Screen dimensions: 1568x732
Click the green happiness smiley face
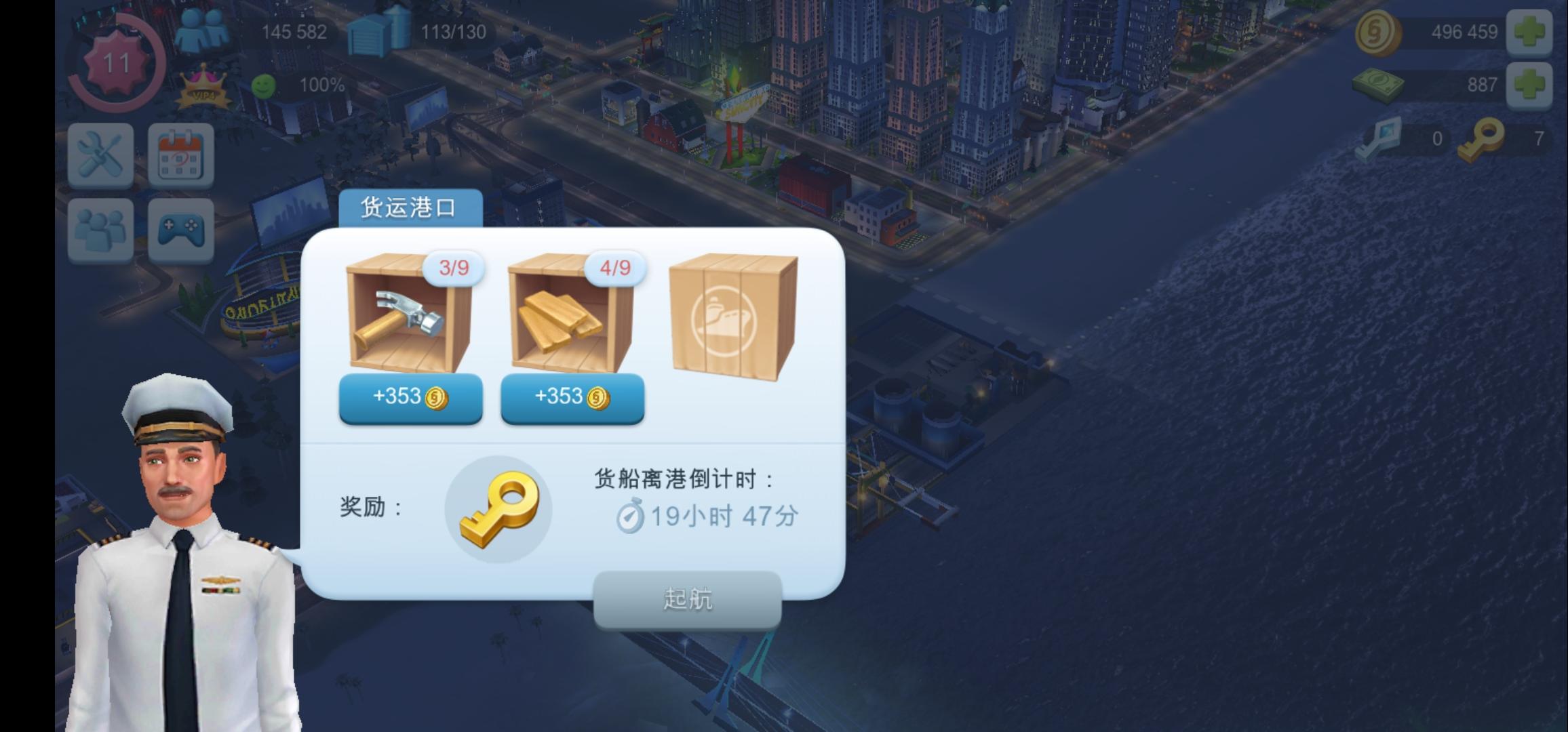264,86
